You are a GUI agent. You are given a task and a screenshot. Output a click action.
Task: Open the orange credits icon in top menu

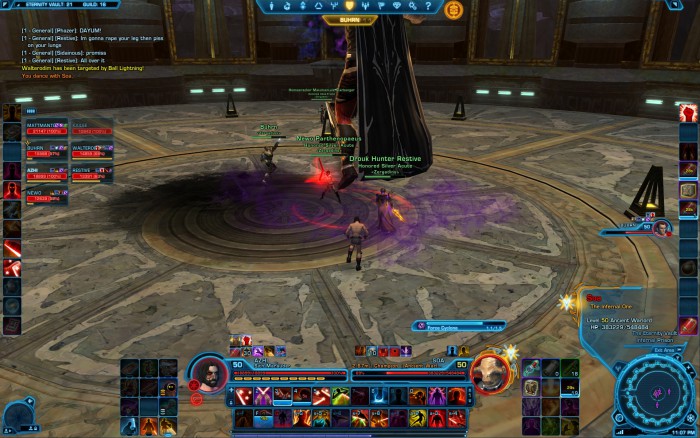coord(453,9)
